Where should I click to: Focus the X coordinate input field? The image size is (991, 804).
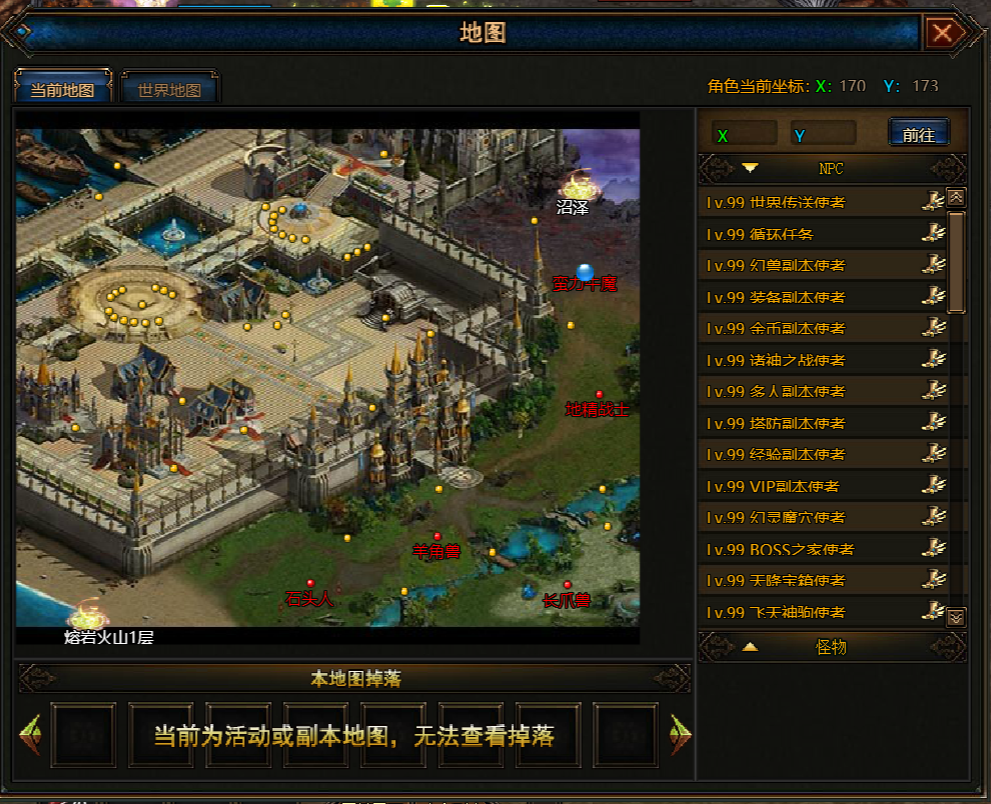point(745,134)
